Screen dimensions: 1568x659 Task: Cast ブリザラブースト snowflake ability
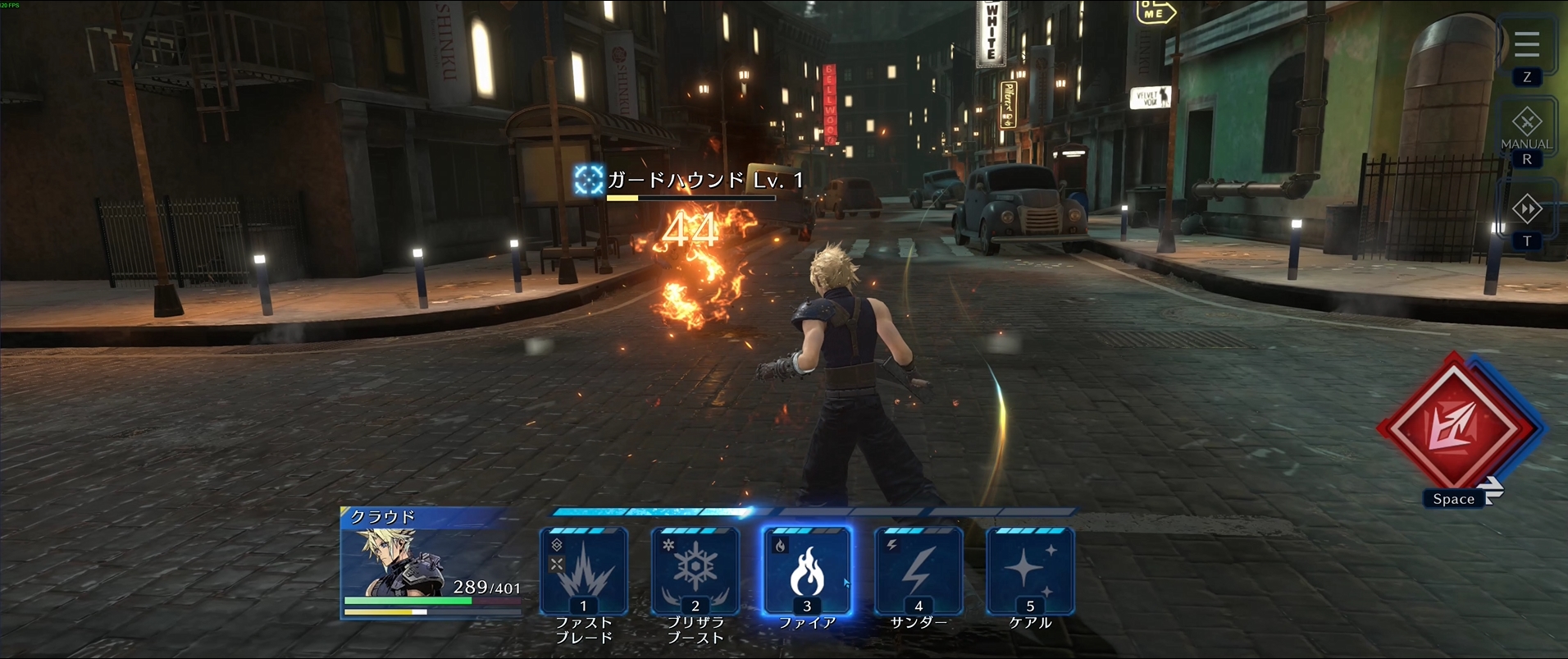(695, 571)
